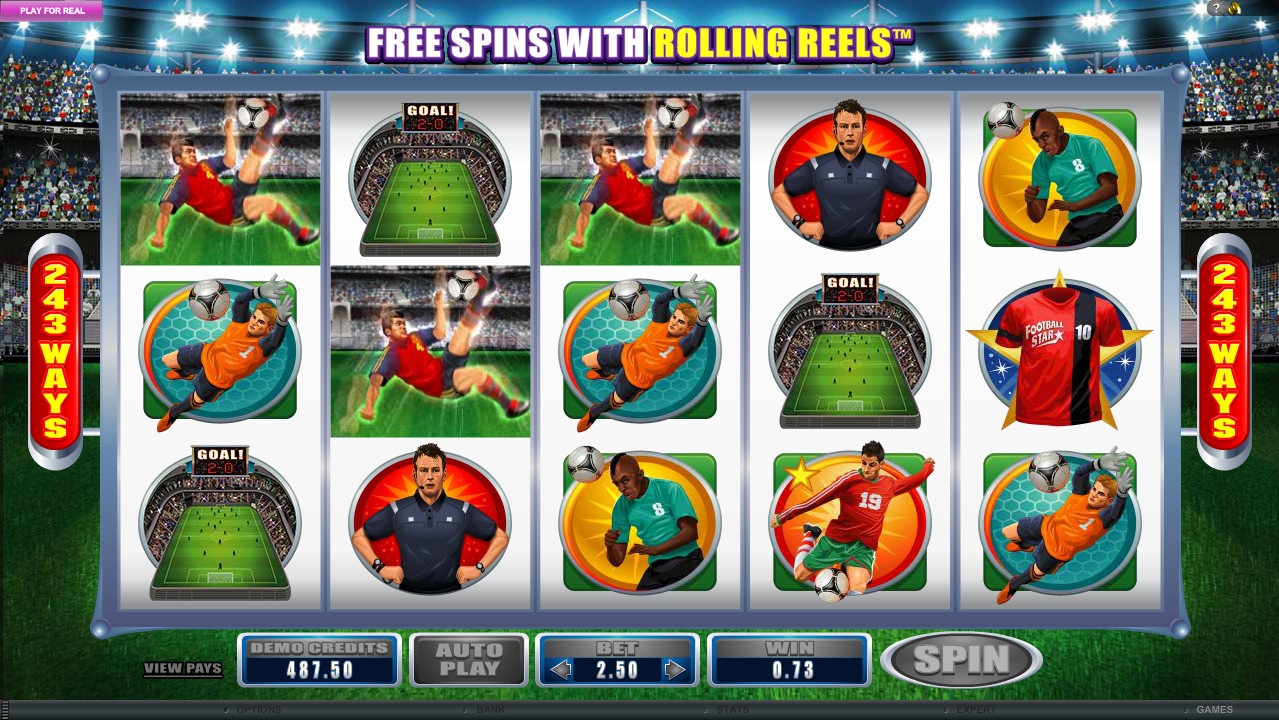Image resolution: width=1279 pixels, height=720 pixels.
Task: Open the Auto Play options
Action: coord(469,660)
